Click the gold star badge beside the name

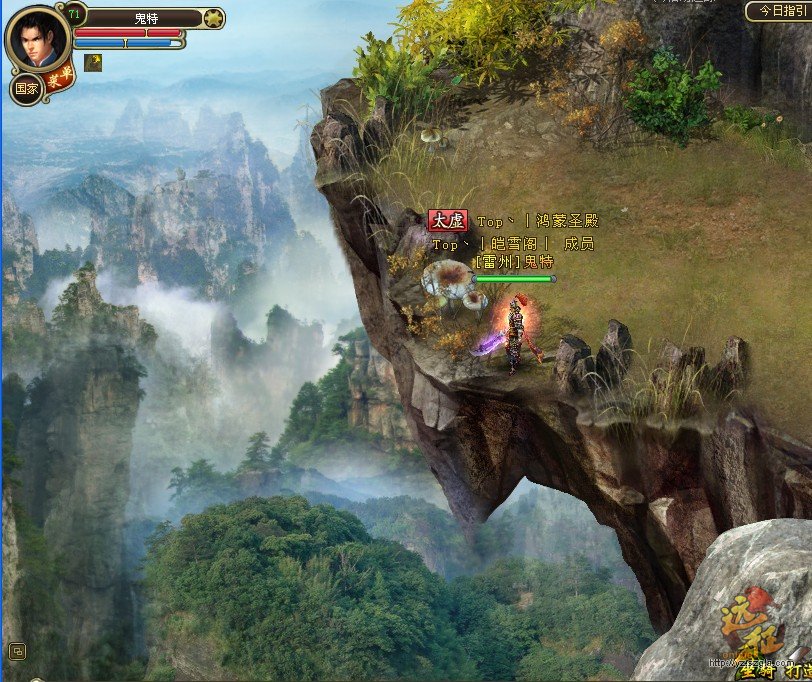pyautogui.click(x=212, y=18)
